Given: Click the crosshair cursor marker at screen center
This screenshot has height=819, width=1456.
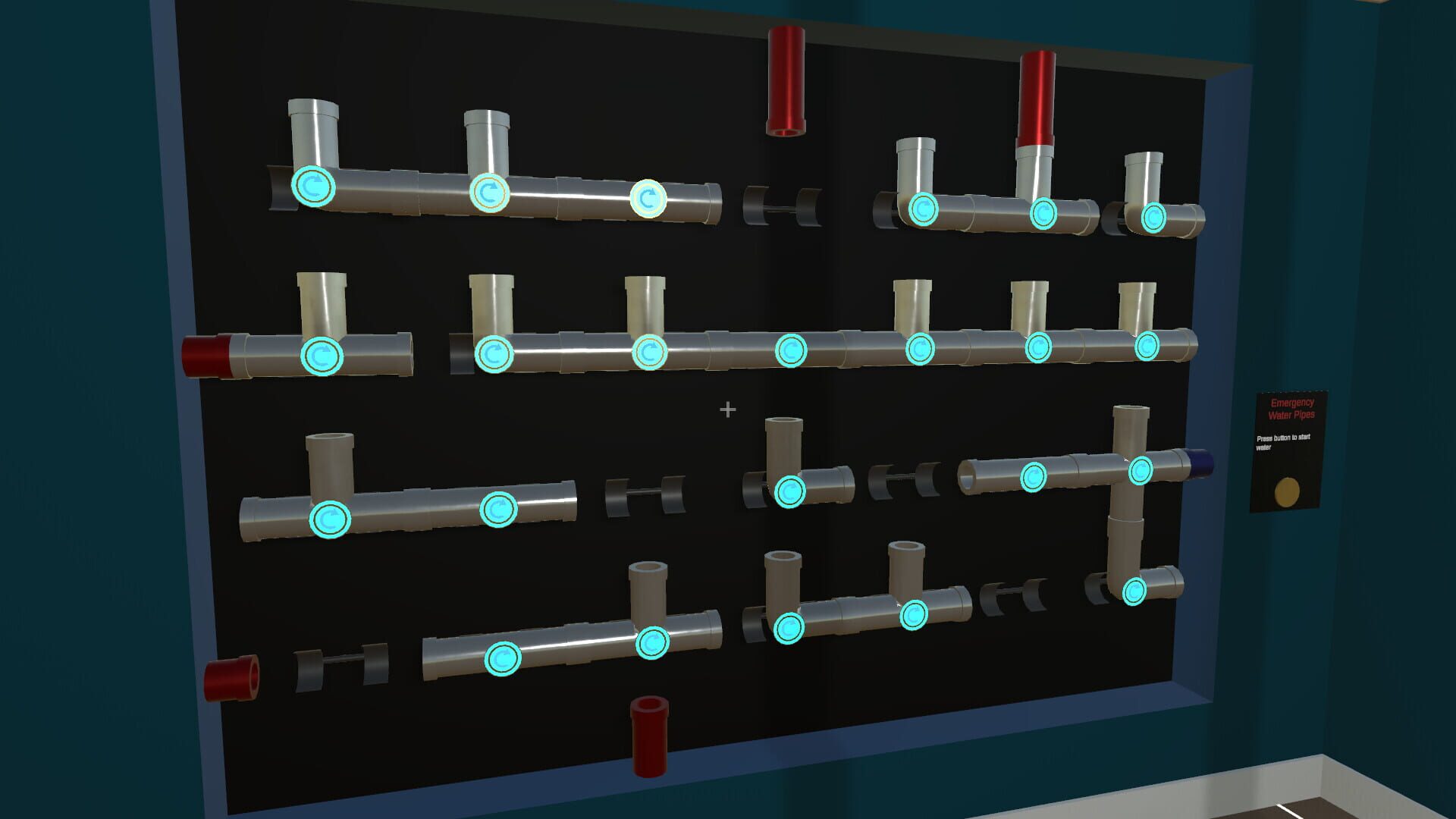Looking at the screenshot, I should click(x=728, y=408).
